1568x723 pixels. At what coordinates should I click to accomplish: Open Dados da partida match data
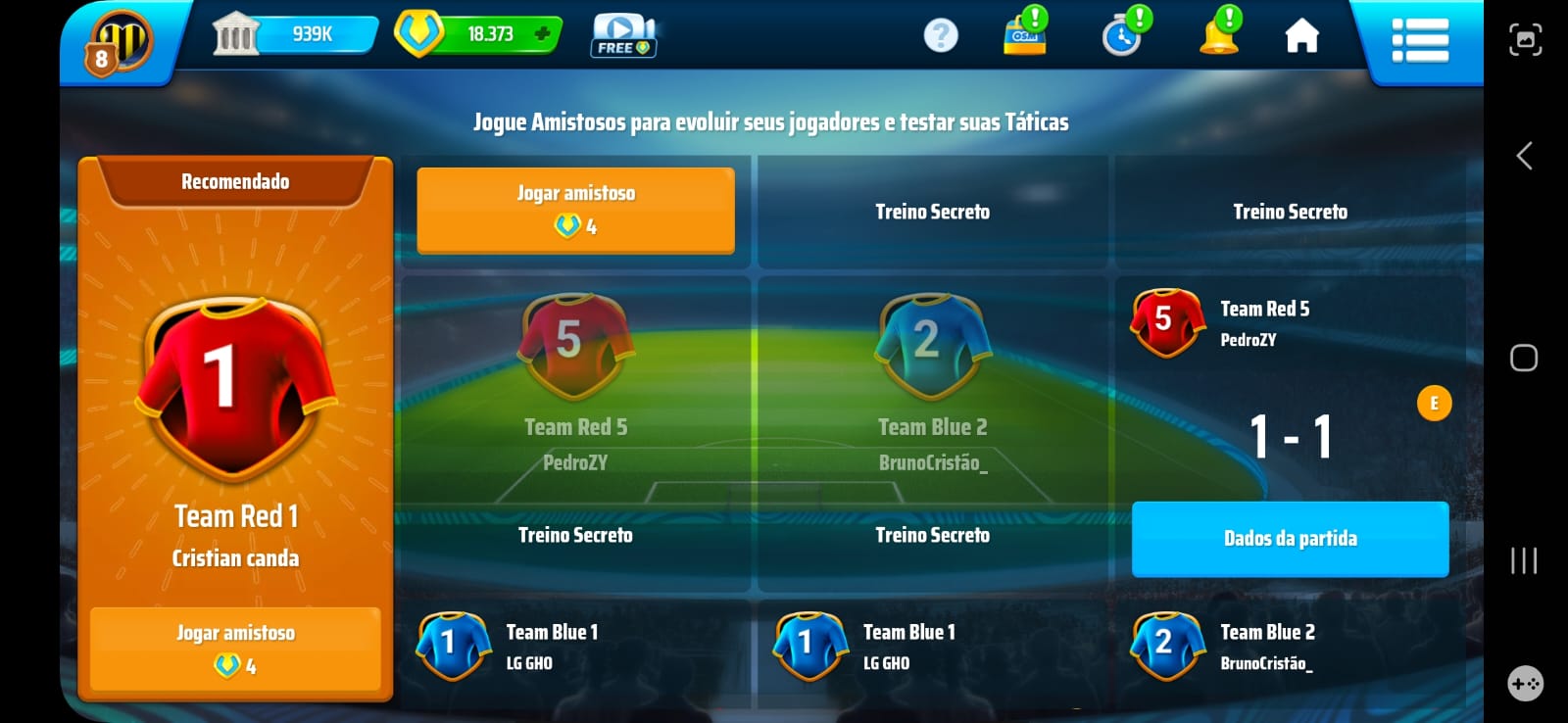[x=1290, y=538]
